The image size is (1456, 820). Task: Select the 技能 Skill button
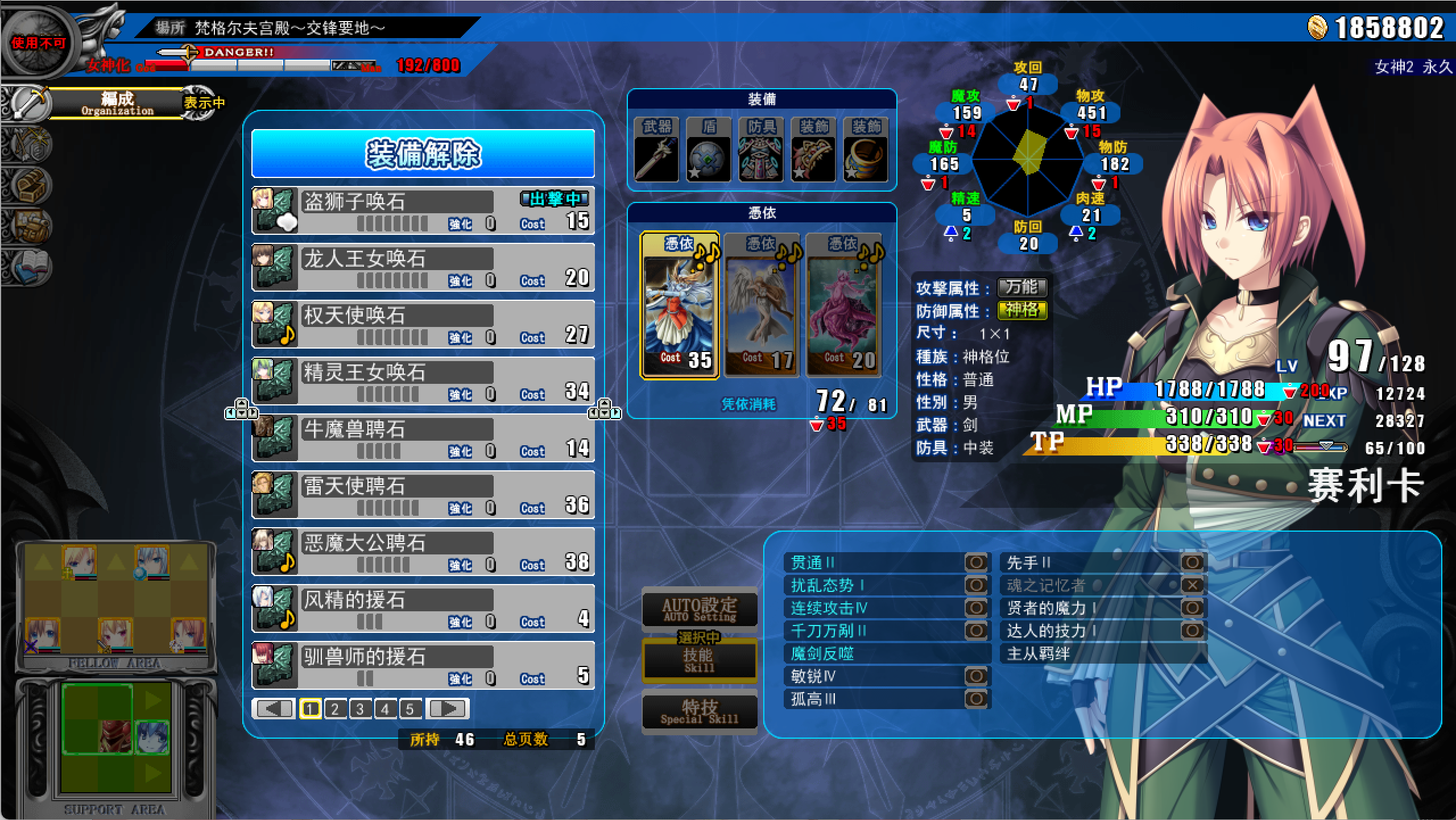tap(699, 660)
